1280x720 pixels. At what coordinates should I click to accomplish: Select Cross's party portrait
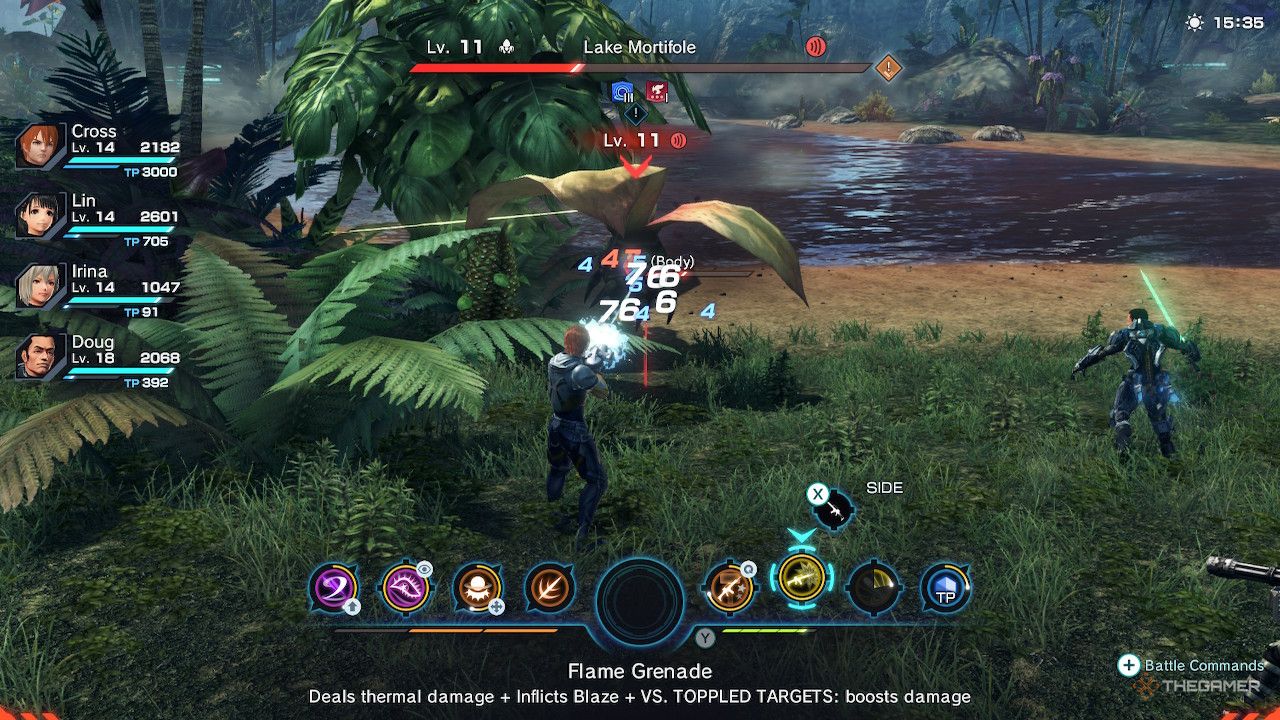point(35,147)
